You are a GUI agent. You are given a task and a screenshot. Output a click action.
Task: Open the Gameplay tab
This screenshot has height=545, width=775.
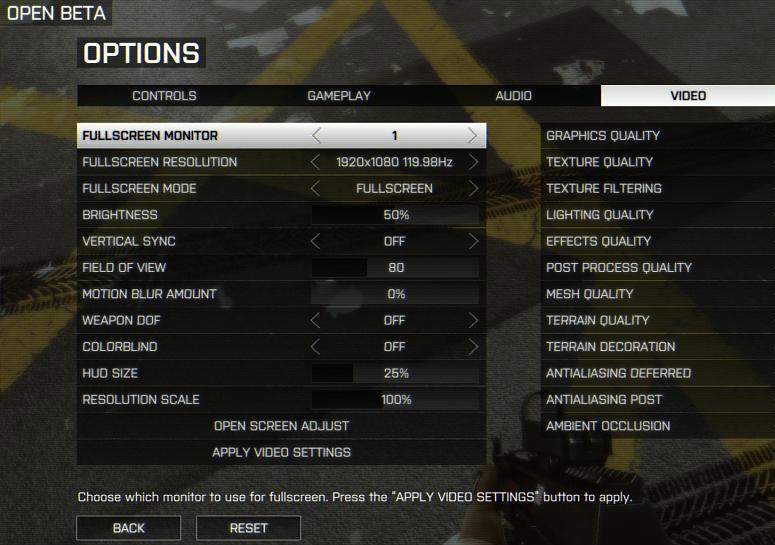[x=339, y=96]
